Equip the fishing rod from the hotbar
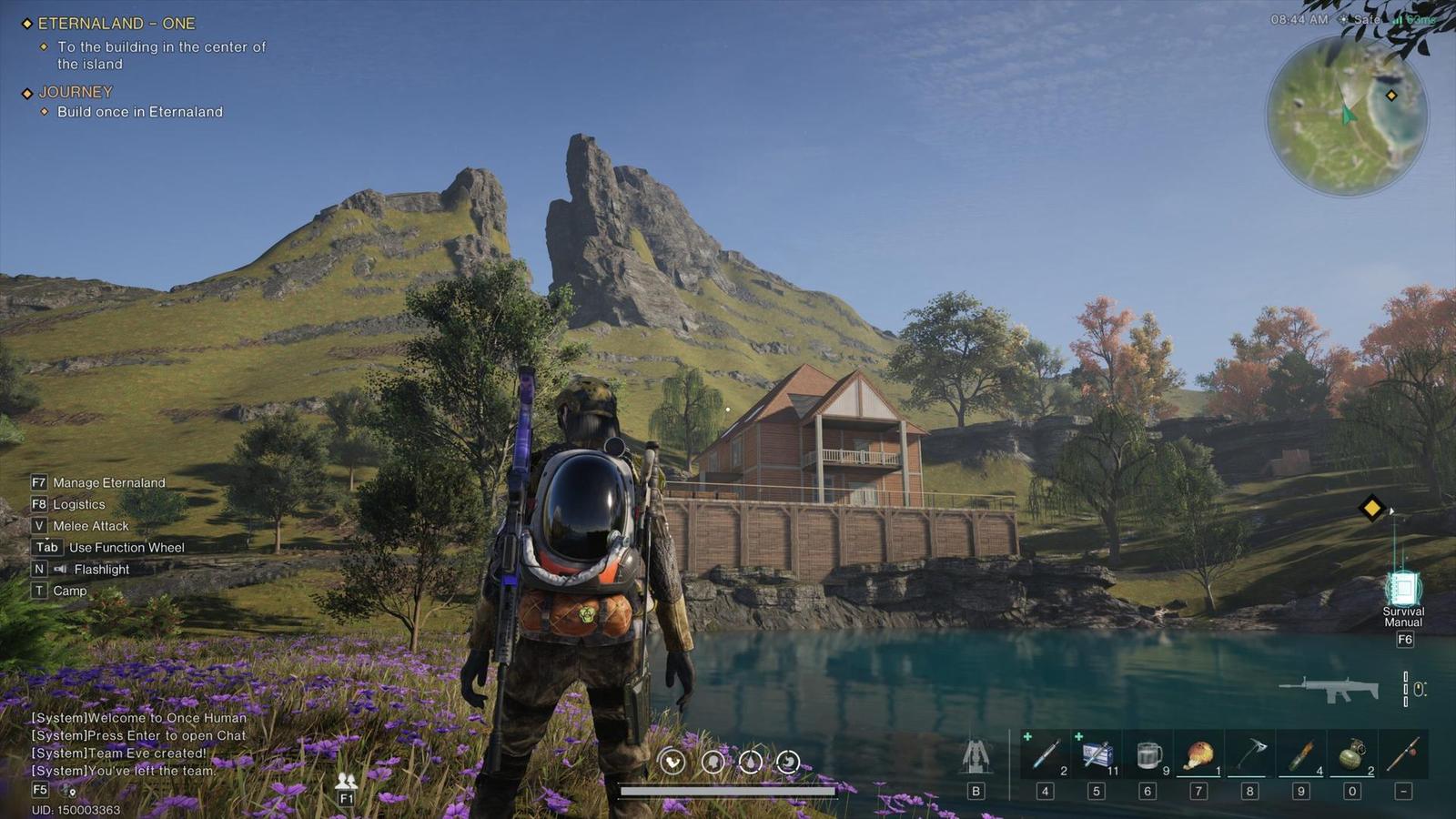Viewport: 1456px width, 819px height. click(x=1403, y=754)
